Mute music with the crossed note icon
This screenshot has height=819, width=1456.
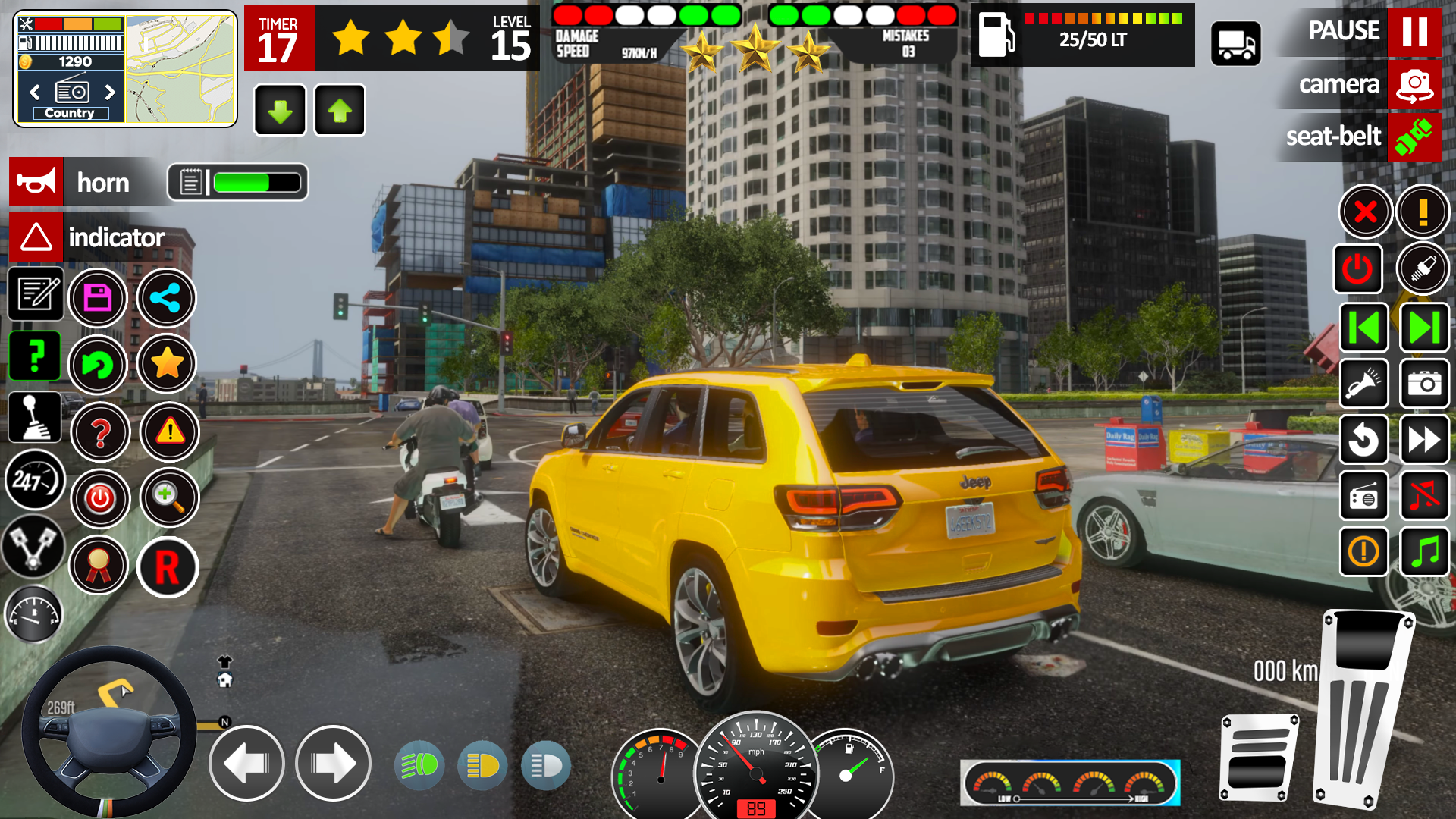click(x=1425, y=495)
